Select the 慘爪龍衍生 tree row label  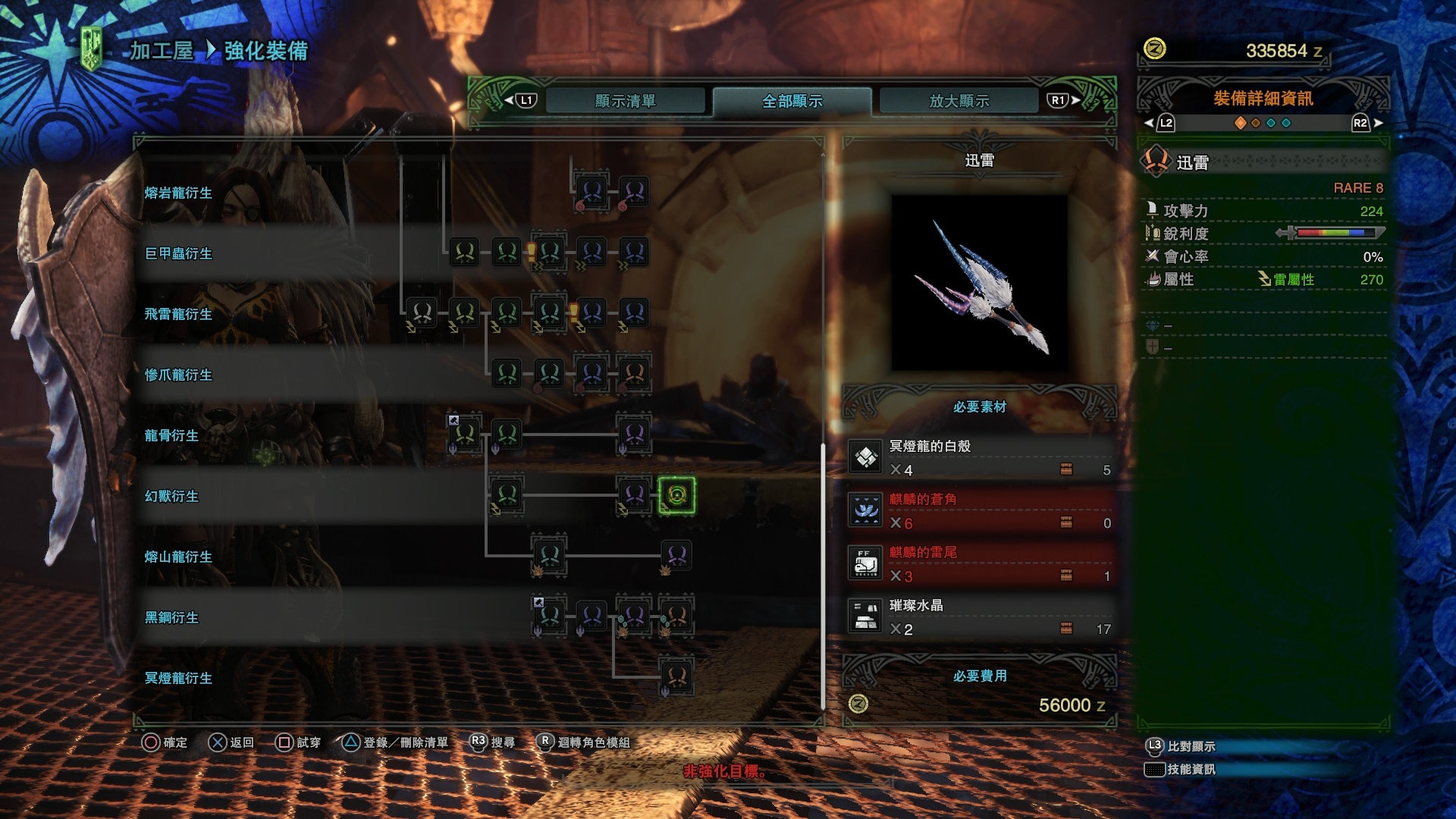coord(178,375)
